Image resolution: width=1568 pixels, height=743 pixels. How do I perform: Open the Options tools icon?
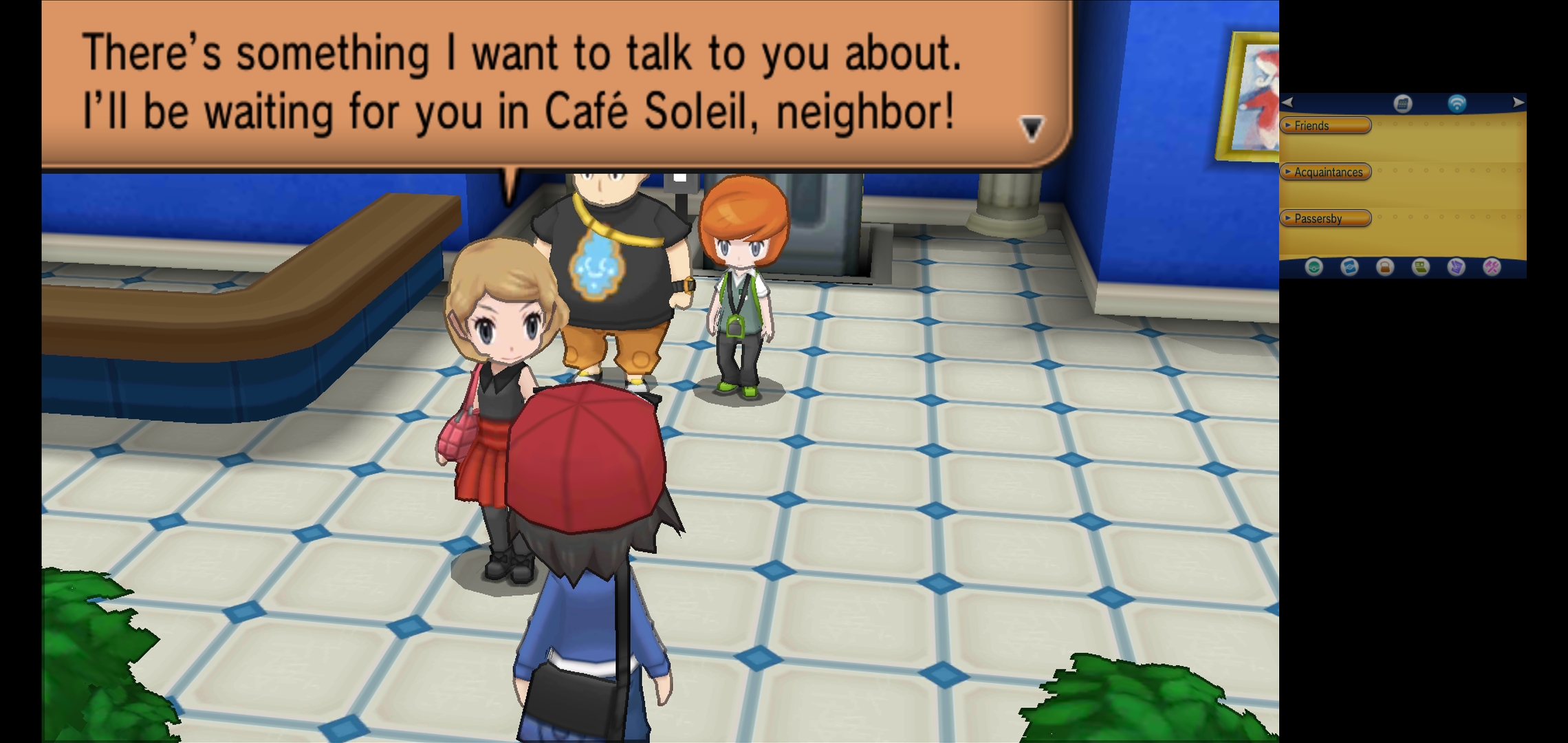pyautogui.click(x=1492, y=267)
